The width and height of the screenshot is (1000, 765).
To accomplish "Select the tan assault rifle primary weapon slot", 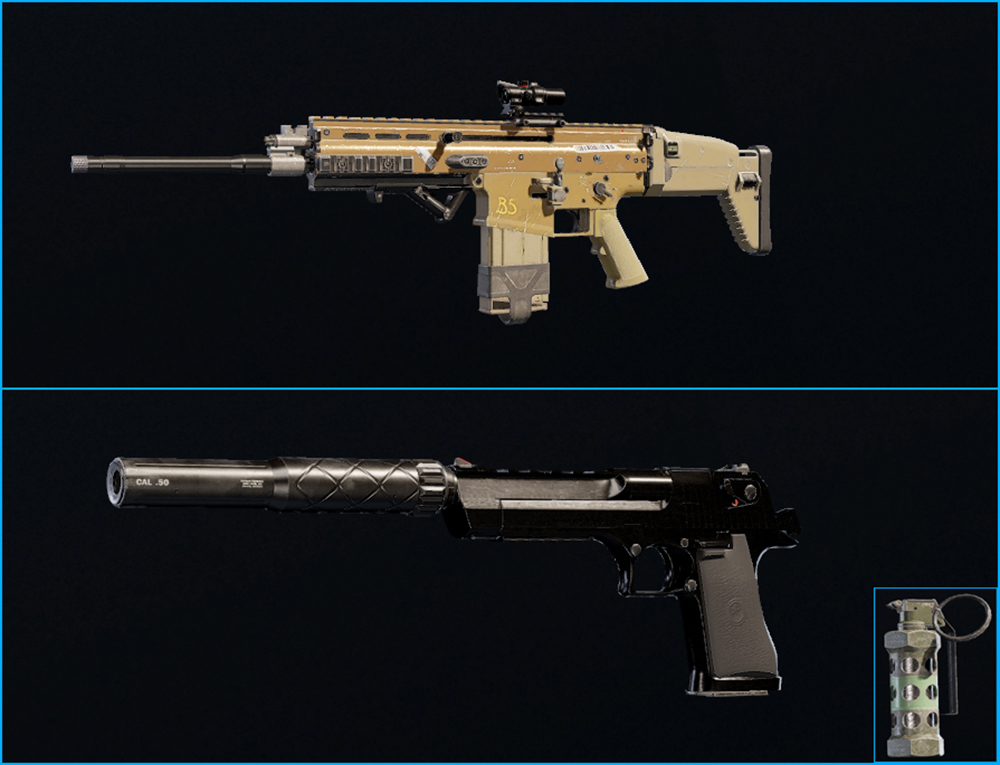I will tap(500, 195).
